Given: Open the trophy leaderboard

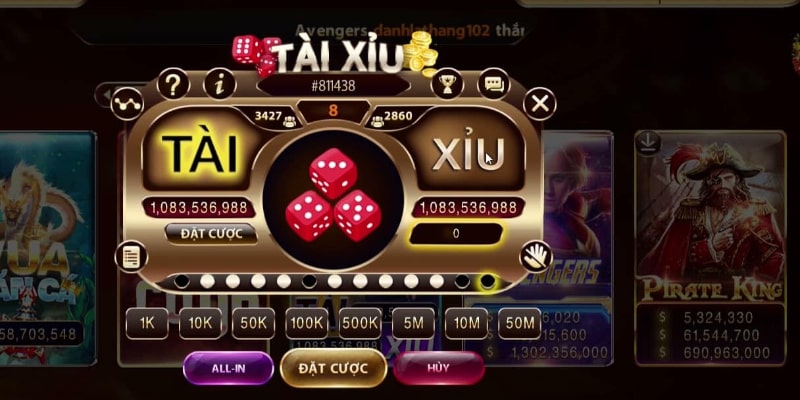Looking at the screenshot, I should 447,83.
